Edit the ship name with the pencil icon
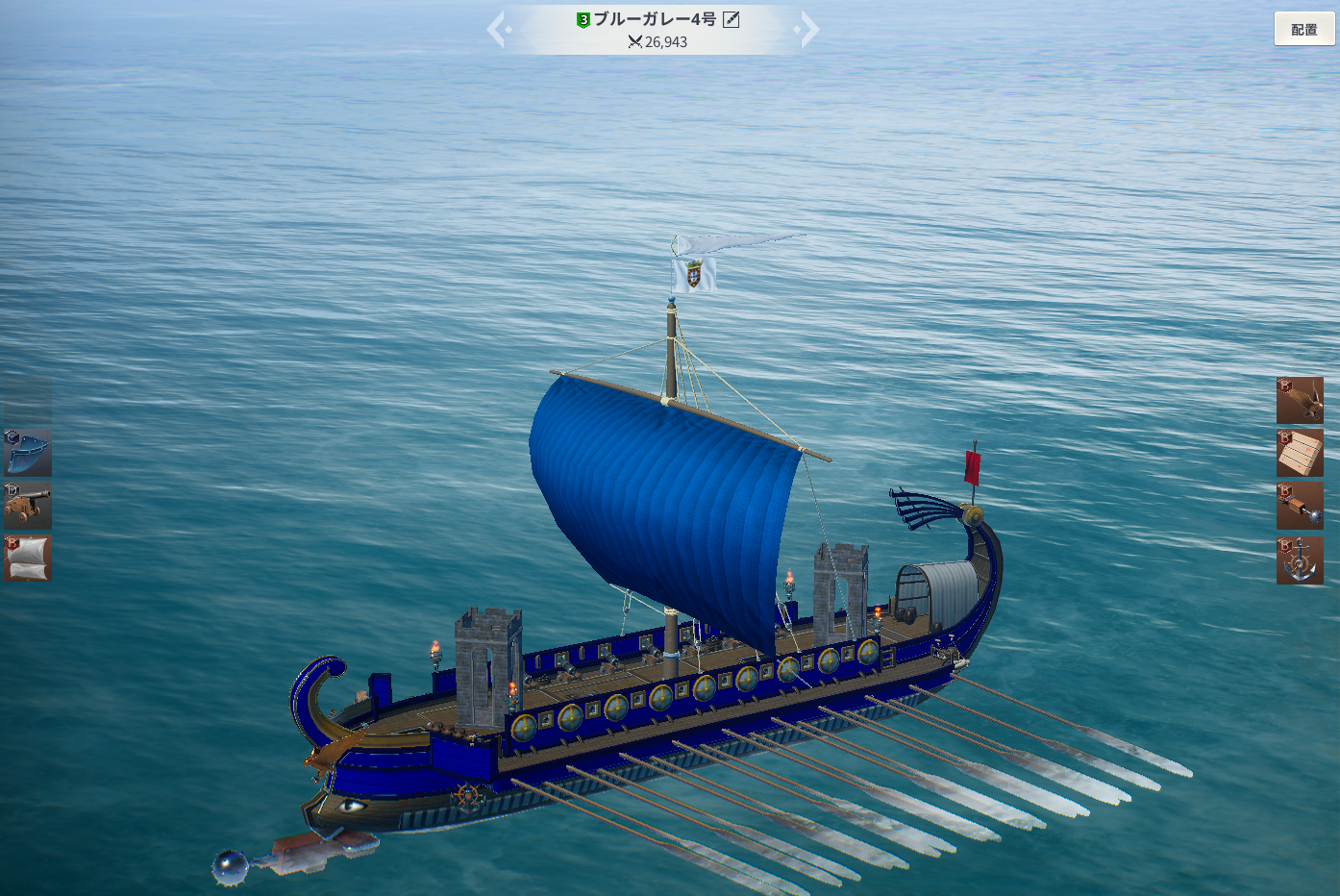Screen dimensions: 1340x896 (x=732, y=19)
